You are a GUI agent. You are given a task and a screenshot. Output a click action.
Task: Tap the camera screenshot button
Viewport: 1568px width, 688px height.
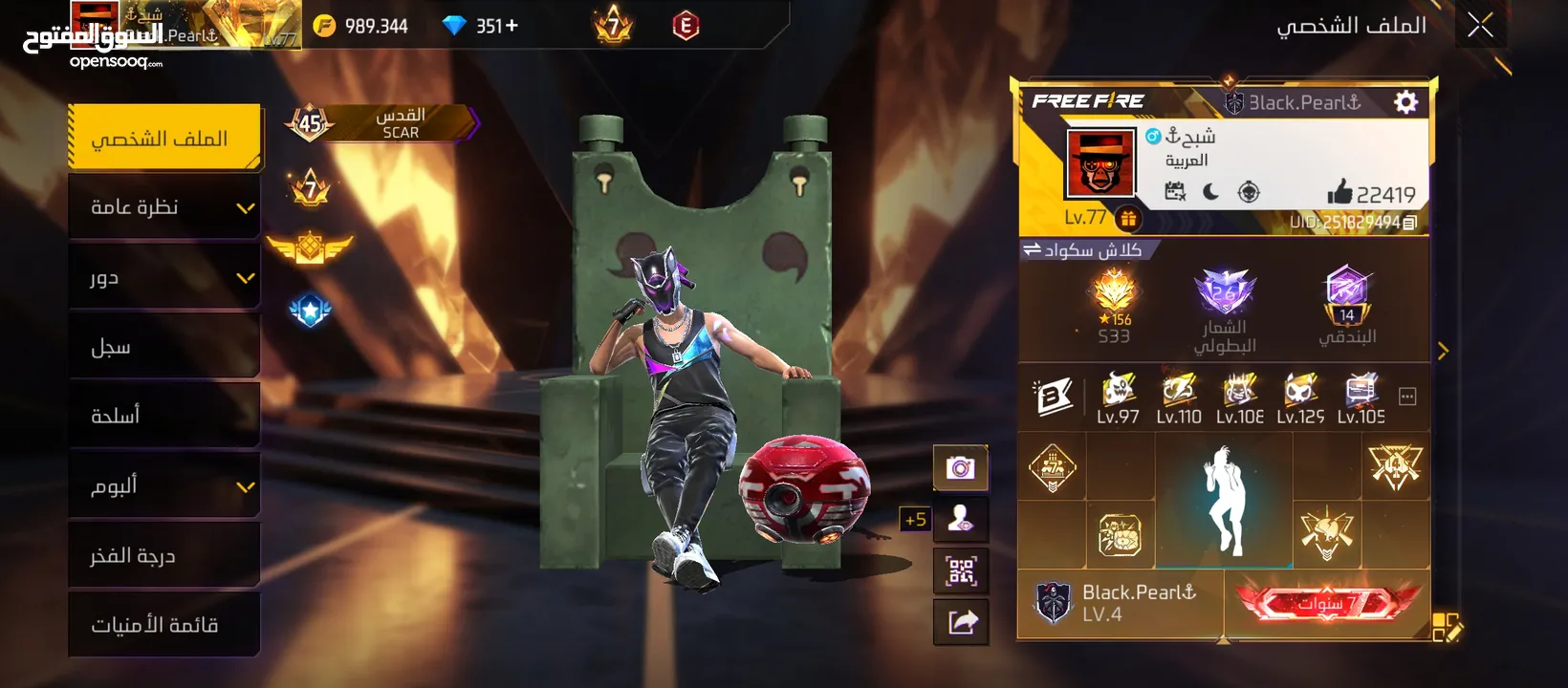(960, 468)
